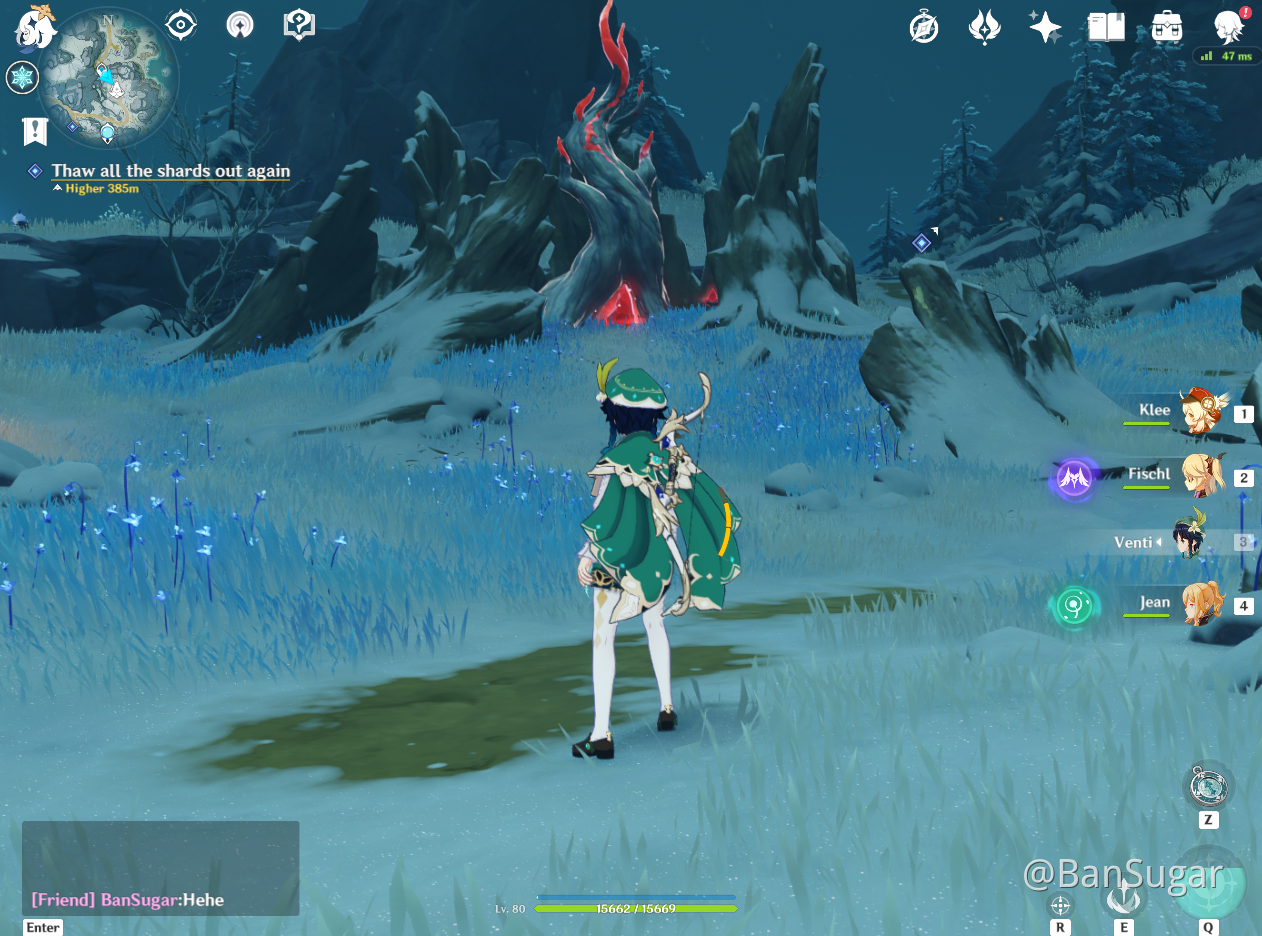
Task: Open the inventory backpack icon
Action: (x=1167, y=27)
